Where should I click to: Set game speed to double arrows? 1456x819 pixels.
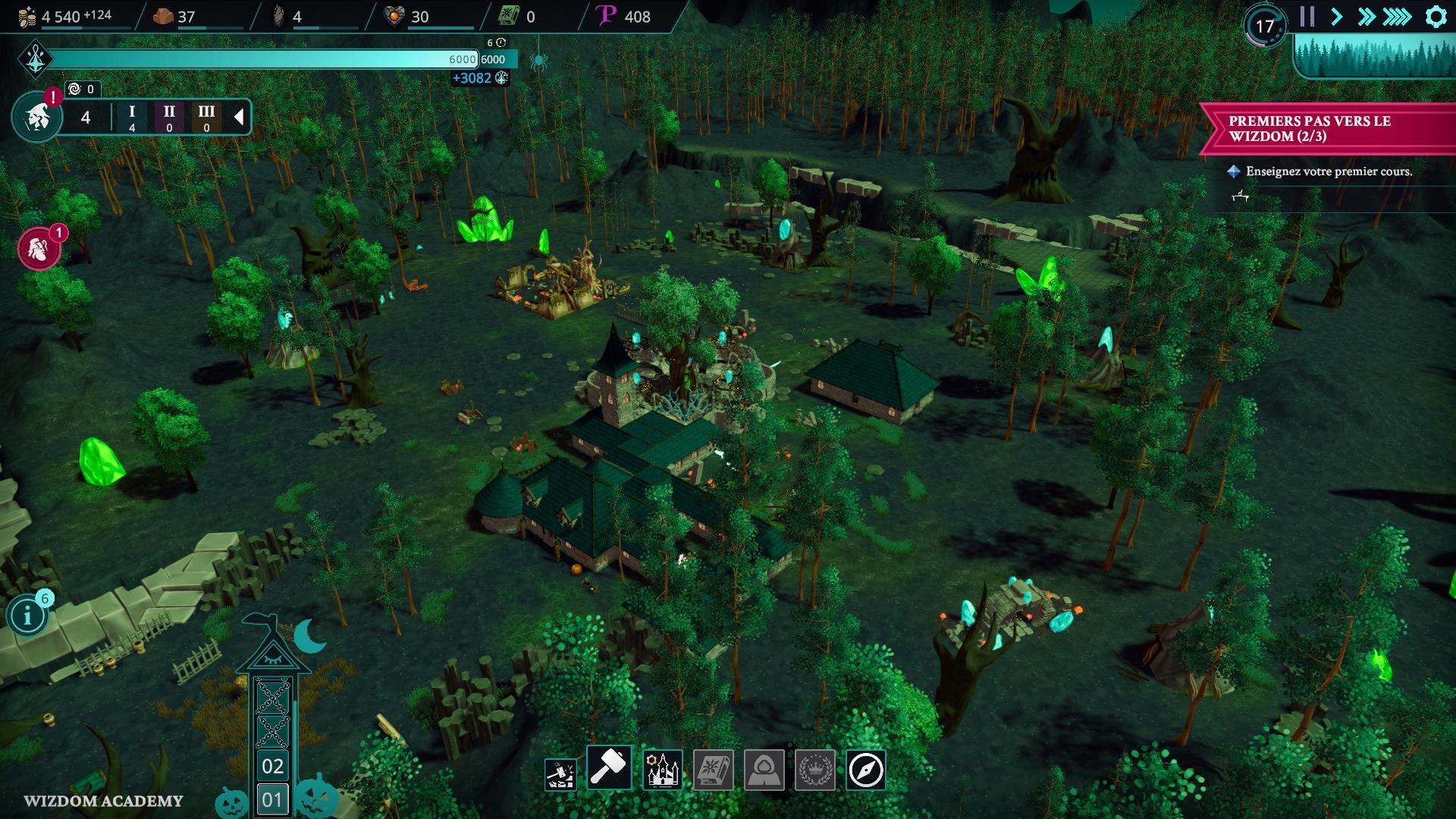1366,17
